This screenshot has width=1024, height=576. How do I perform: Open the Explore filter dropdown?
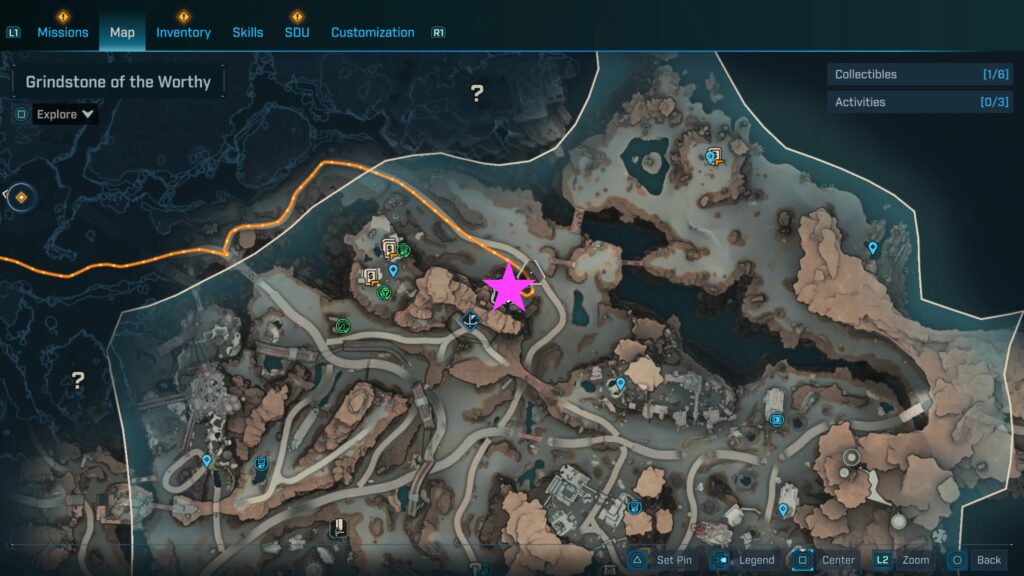point(66,114)
